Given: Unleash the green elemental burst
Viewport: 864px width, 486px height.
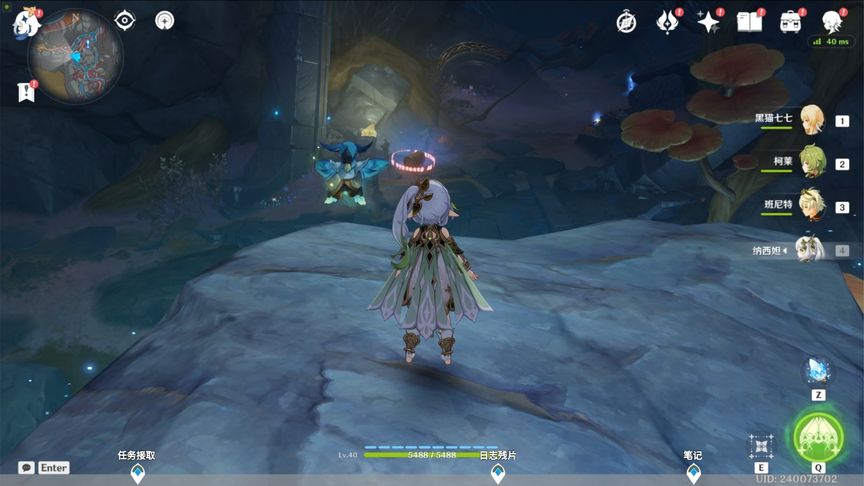Looking at the screenshot, I should (x=818, y=437).
